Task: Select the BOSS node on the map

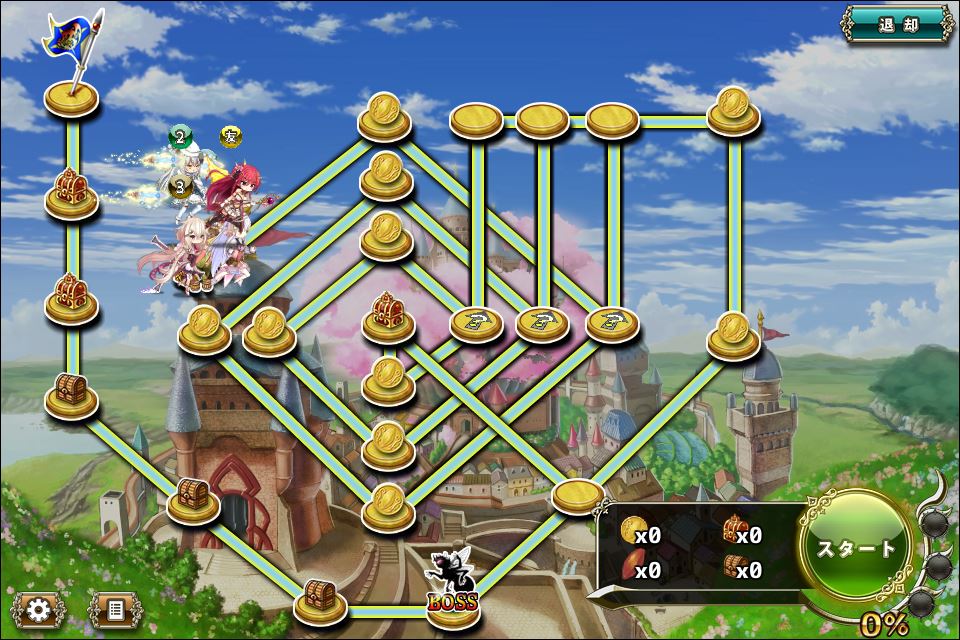Action: pos(450,590)
